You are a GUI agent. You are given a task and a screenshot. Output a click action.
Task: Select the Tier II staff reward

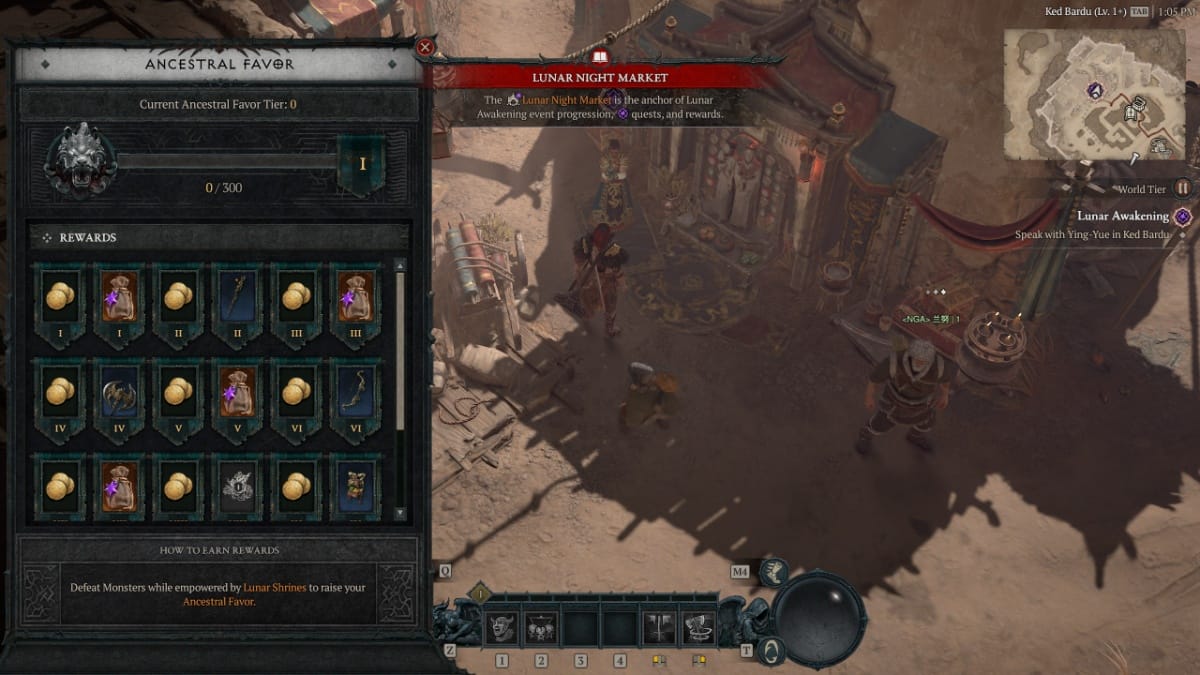click(237, 296)
